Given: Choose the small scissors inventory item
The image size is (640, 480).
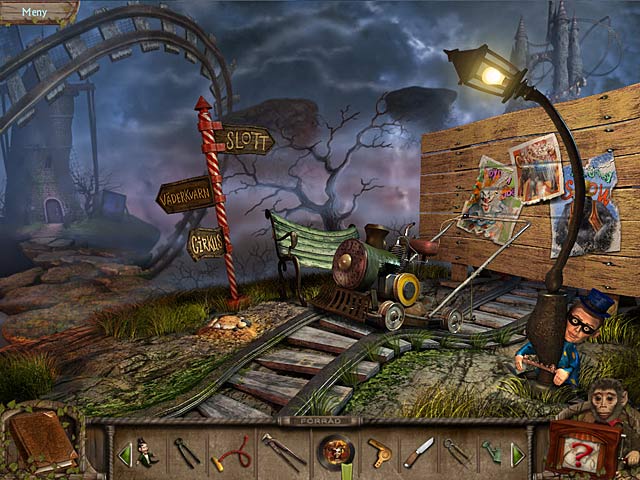Looking at the screenshot, I should tap(456, 452).
